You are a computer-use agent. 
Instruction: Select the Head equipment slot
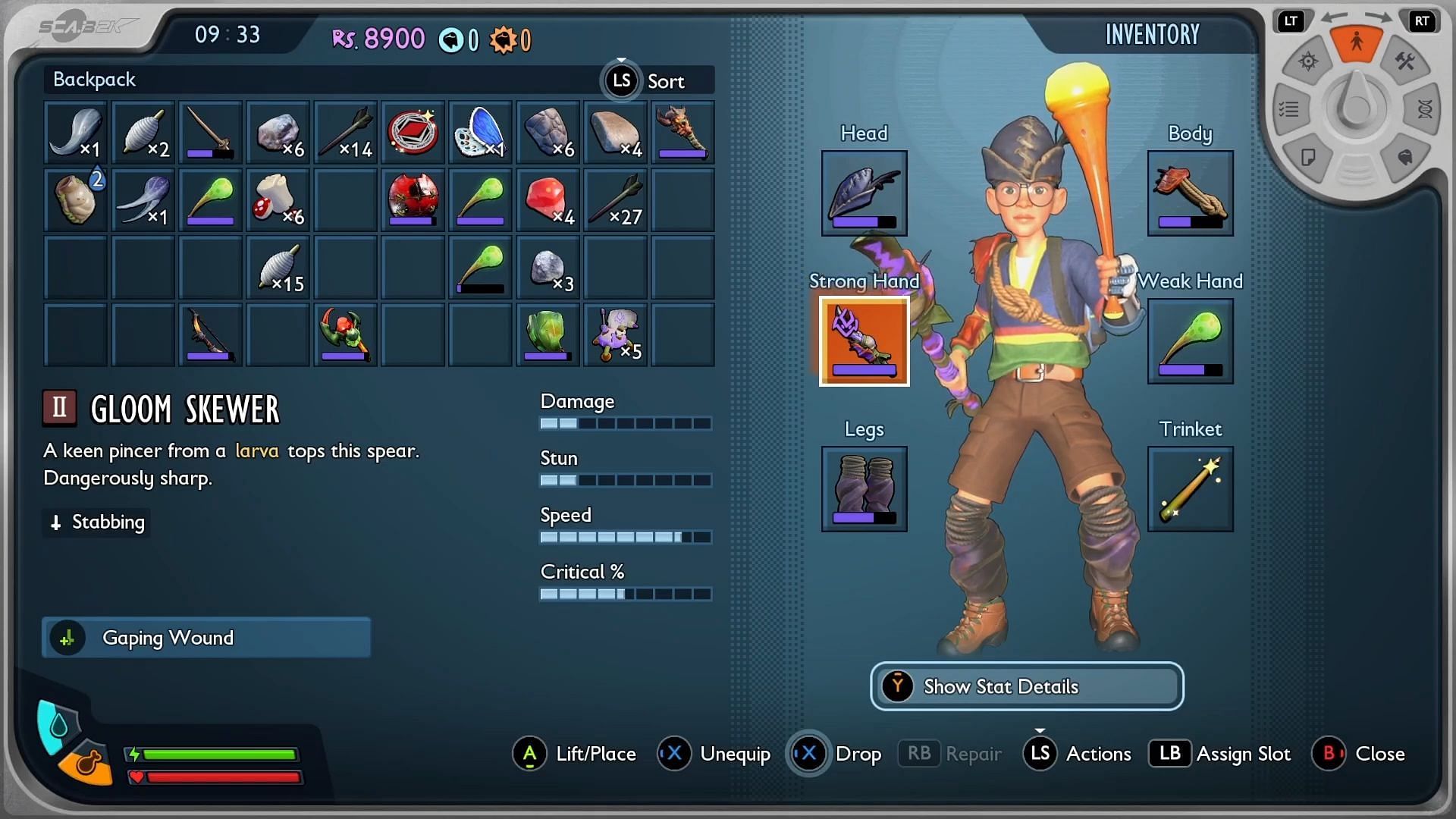coord(864,193)
